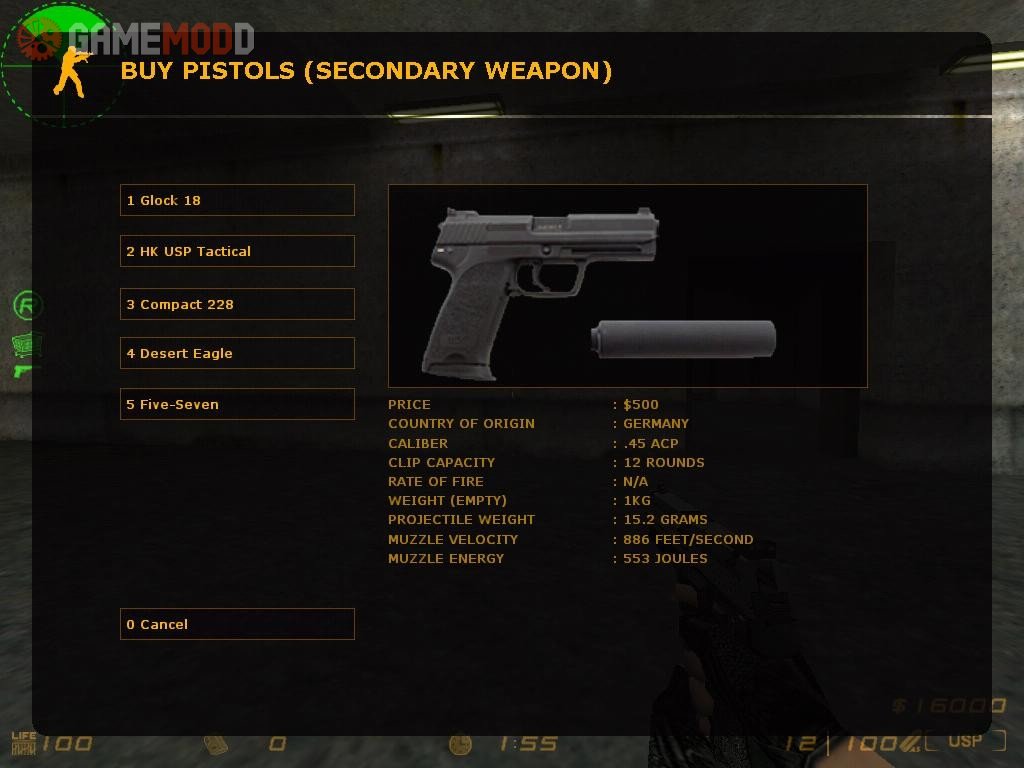Select the Glock 18 pistol

pyautogui.click(x=237, y=200)
